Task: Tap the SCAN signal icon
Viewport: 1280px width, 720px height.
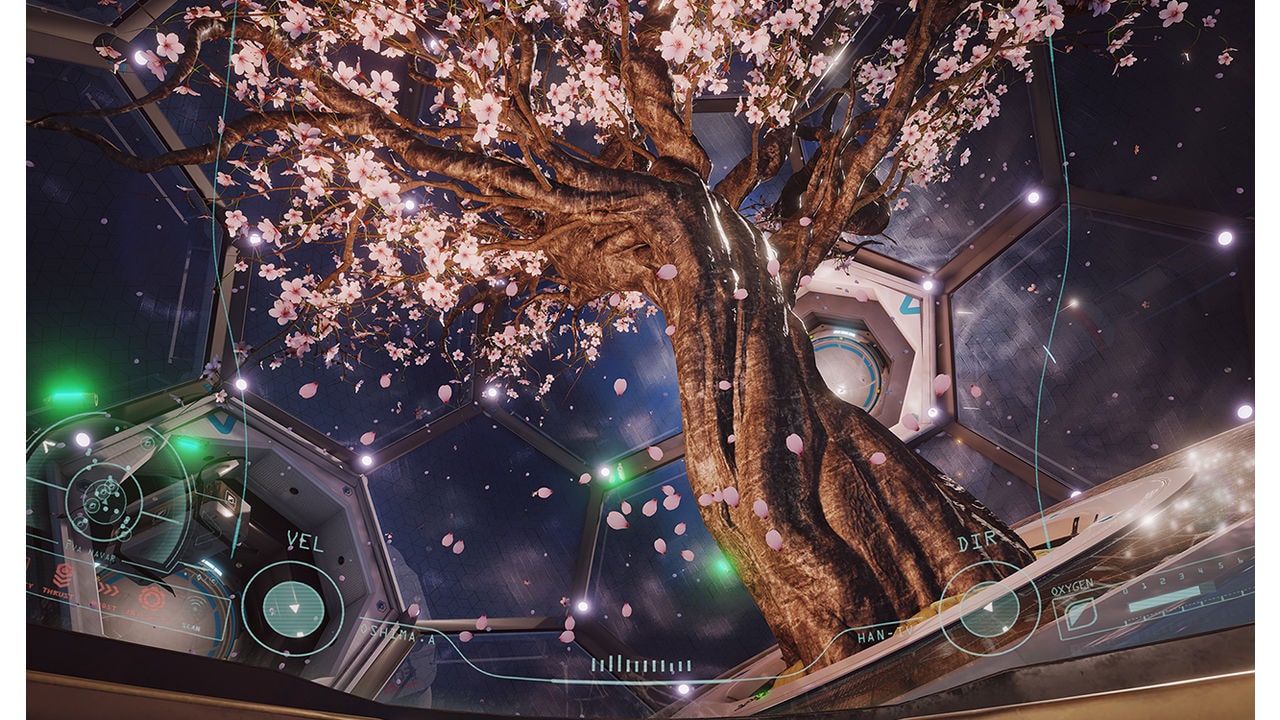Action: pyautogui.click(x=196, y=603)
